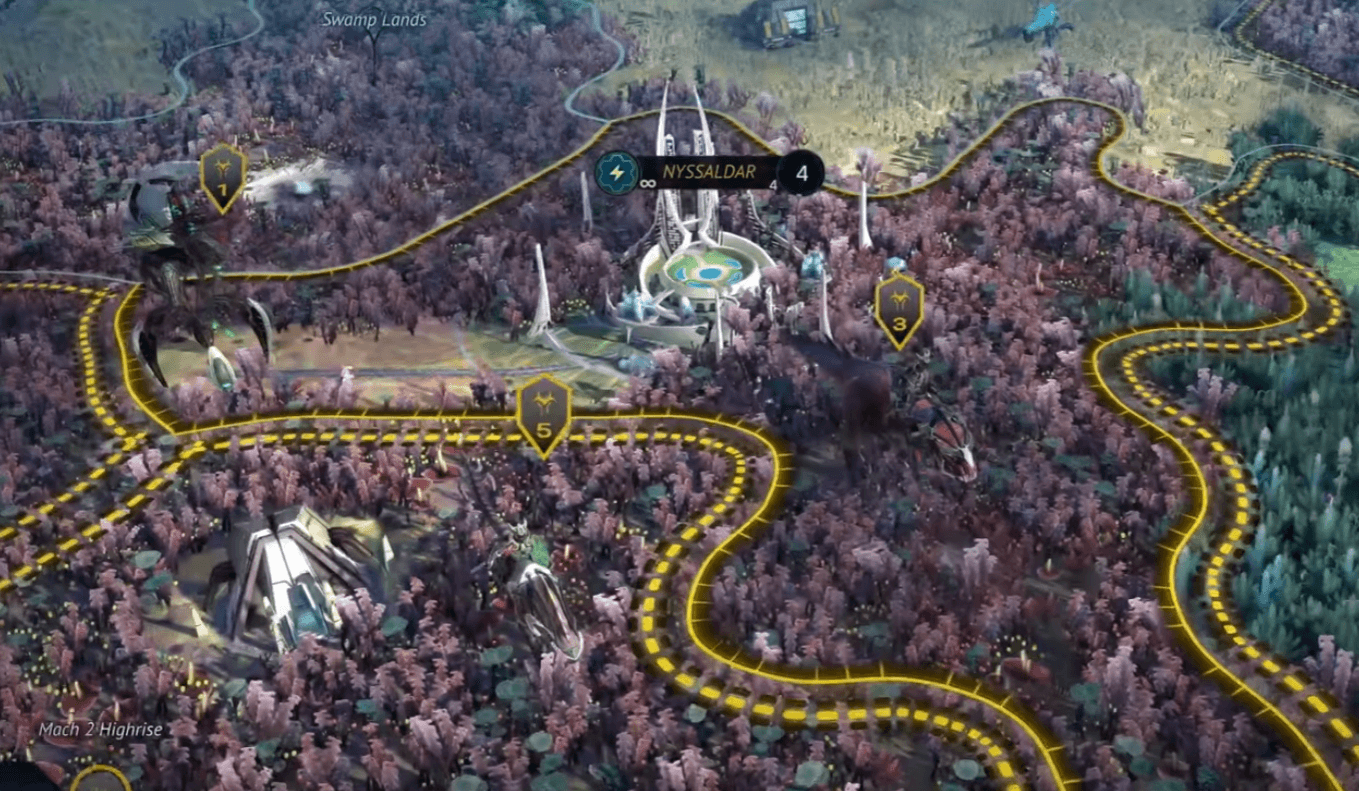Click the Mach 2 Highrise sector label
The width and height of the screenshot is (1359, 791).
click(x=100, y=731)
